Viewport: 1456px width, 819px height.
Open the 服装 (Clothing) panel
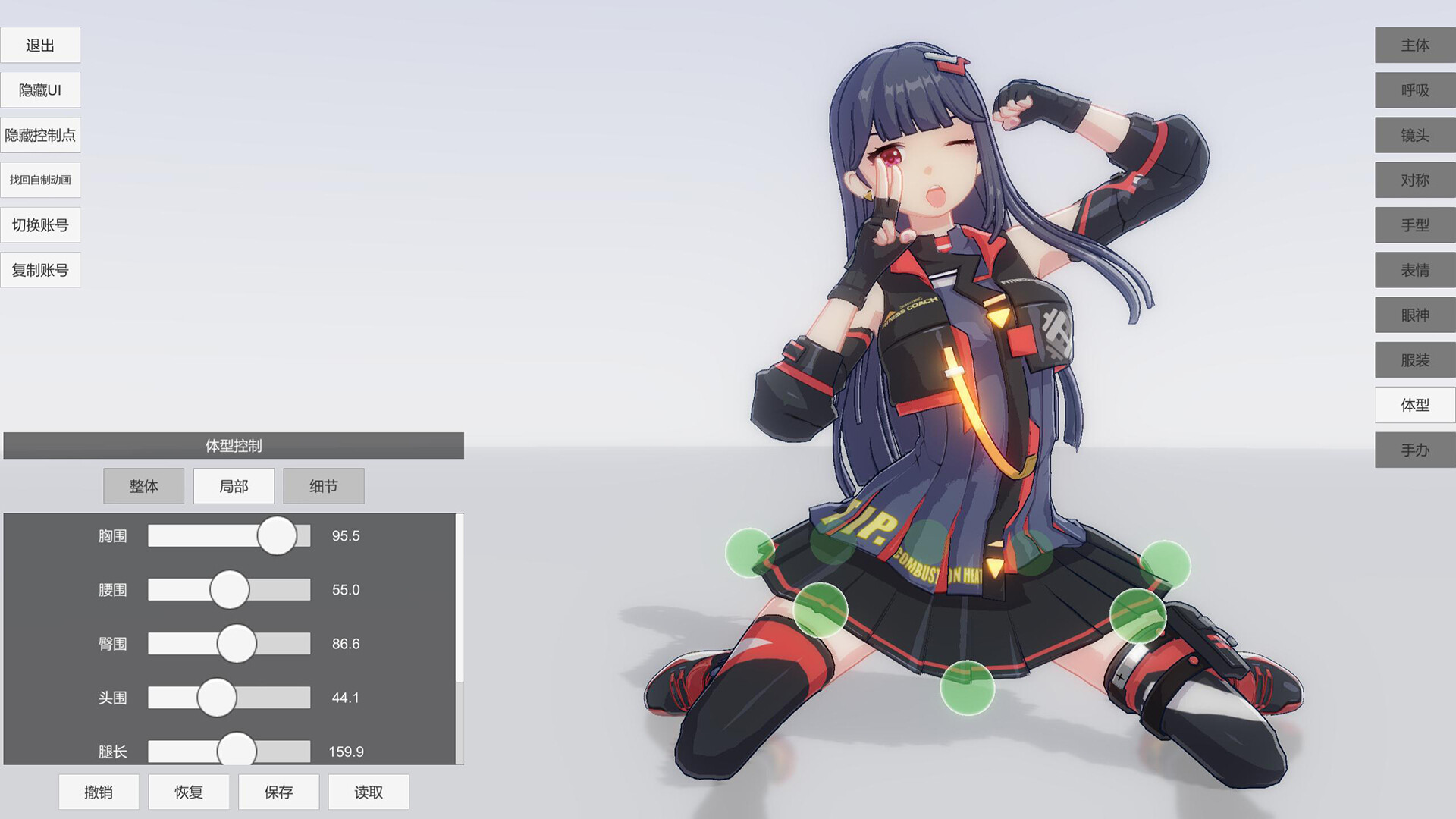[x=1414, y=359]
